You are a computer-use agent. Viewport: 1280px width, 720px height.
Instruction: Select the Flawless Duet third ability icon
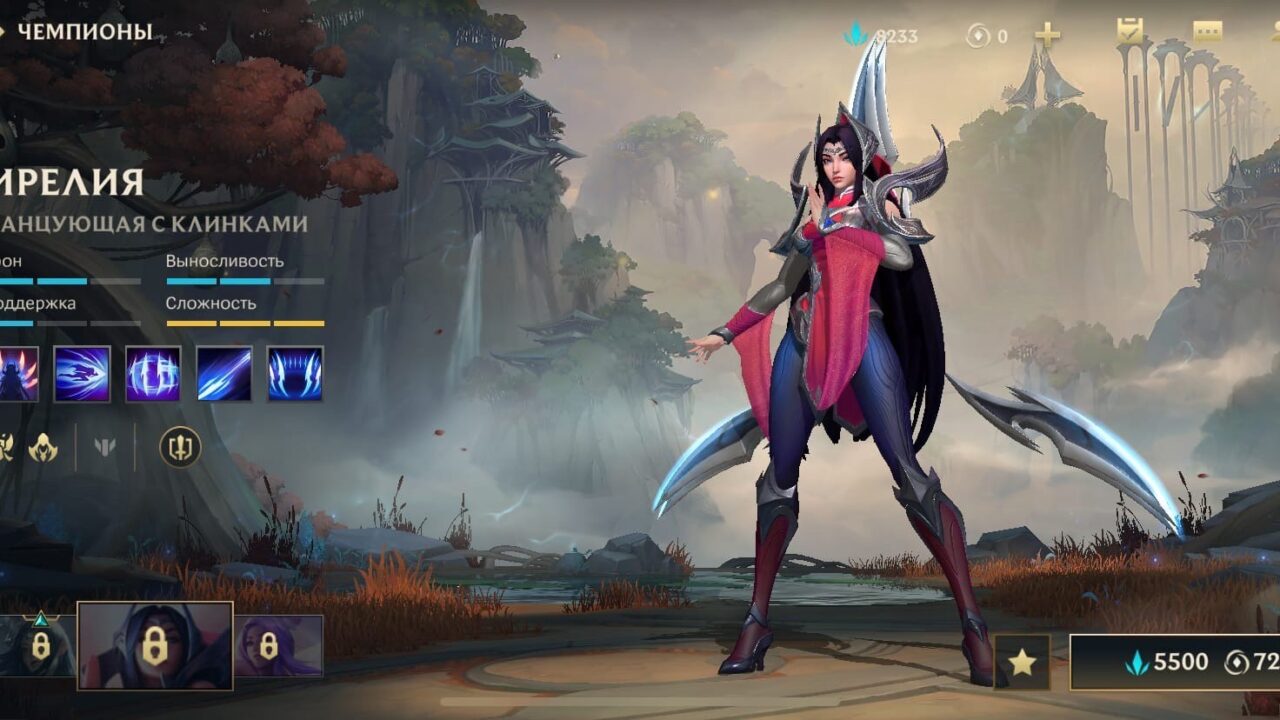(x=224, y=372)
